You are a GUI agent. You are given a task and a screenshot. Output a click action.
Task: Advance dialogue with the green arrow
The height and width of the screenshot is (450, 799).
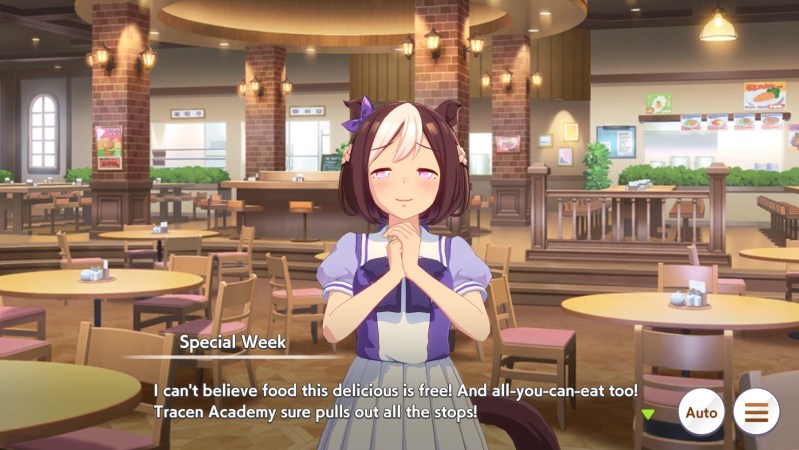pos(648,414)
